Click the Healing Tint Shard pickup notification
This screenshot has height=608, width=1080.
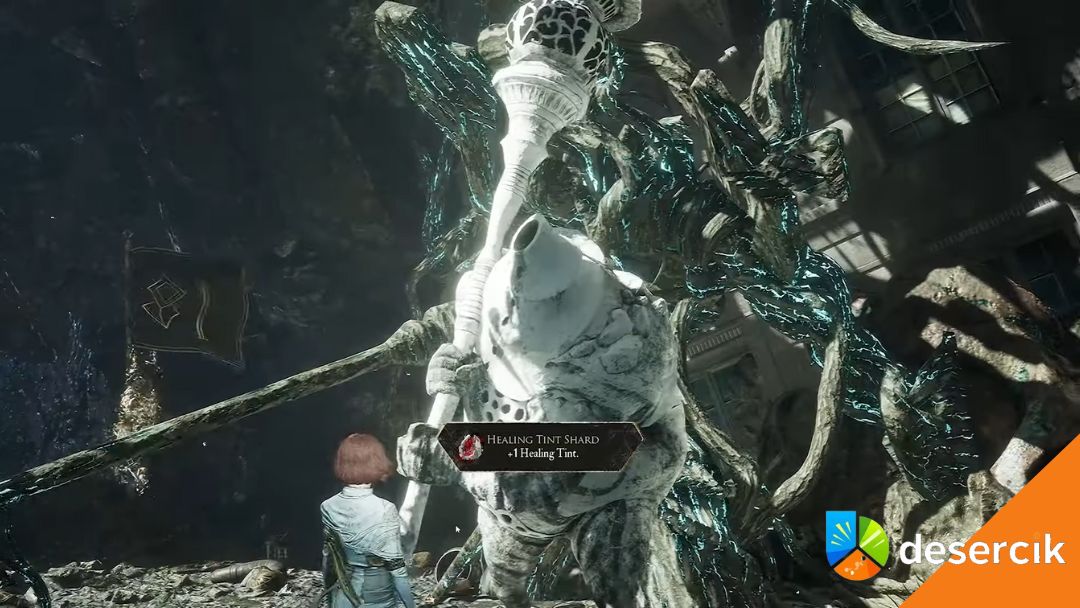pos(540,447)
